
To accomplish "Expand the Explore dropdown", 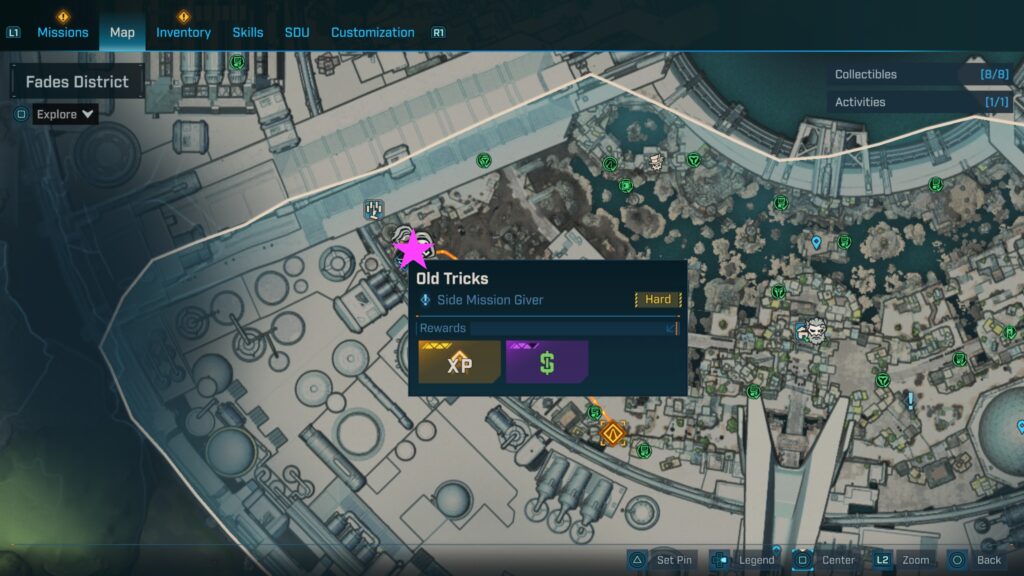I will coord(66,114).
